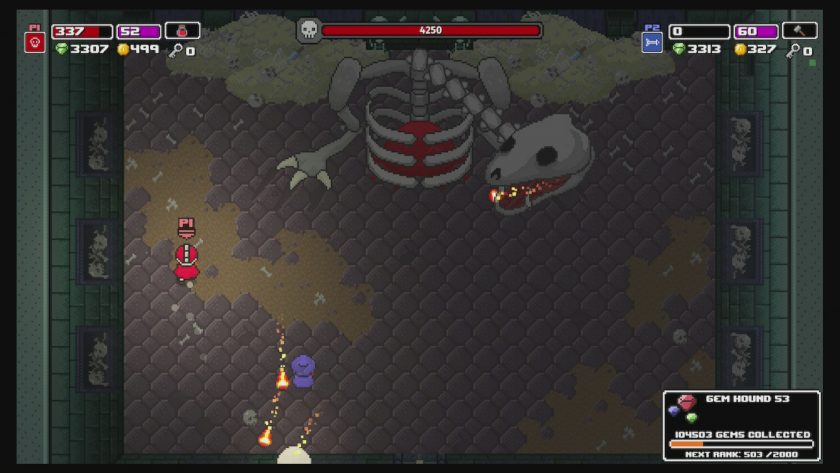Select P1's red potion item slot
The image size is (840, 473).
(183, 31)
